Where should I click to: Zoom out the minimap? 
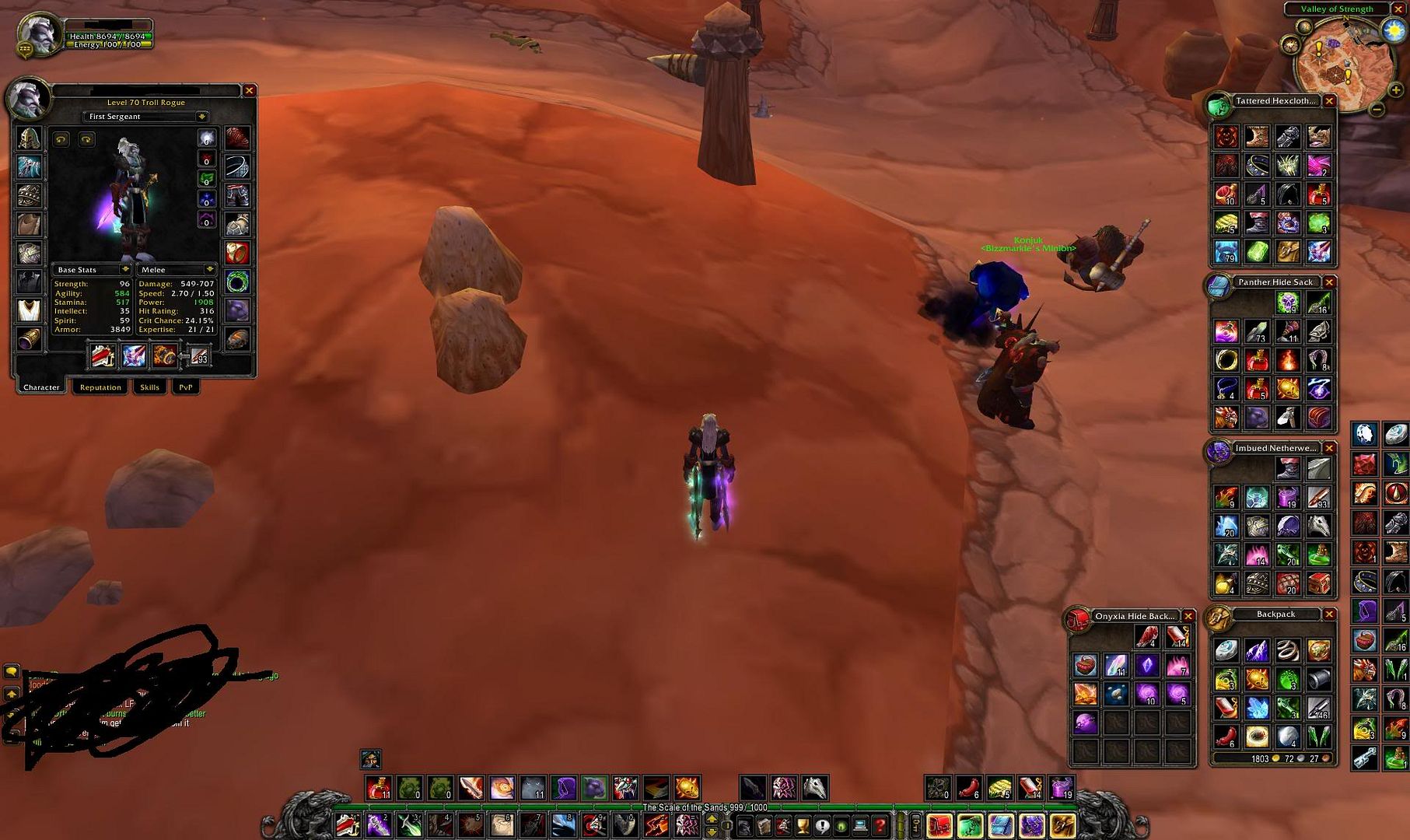click(x=1377, y=110)
